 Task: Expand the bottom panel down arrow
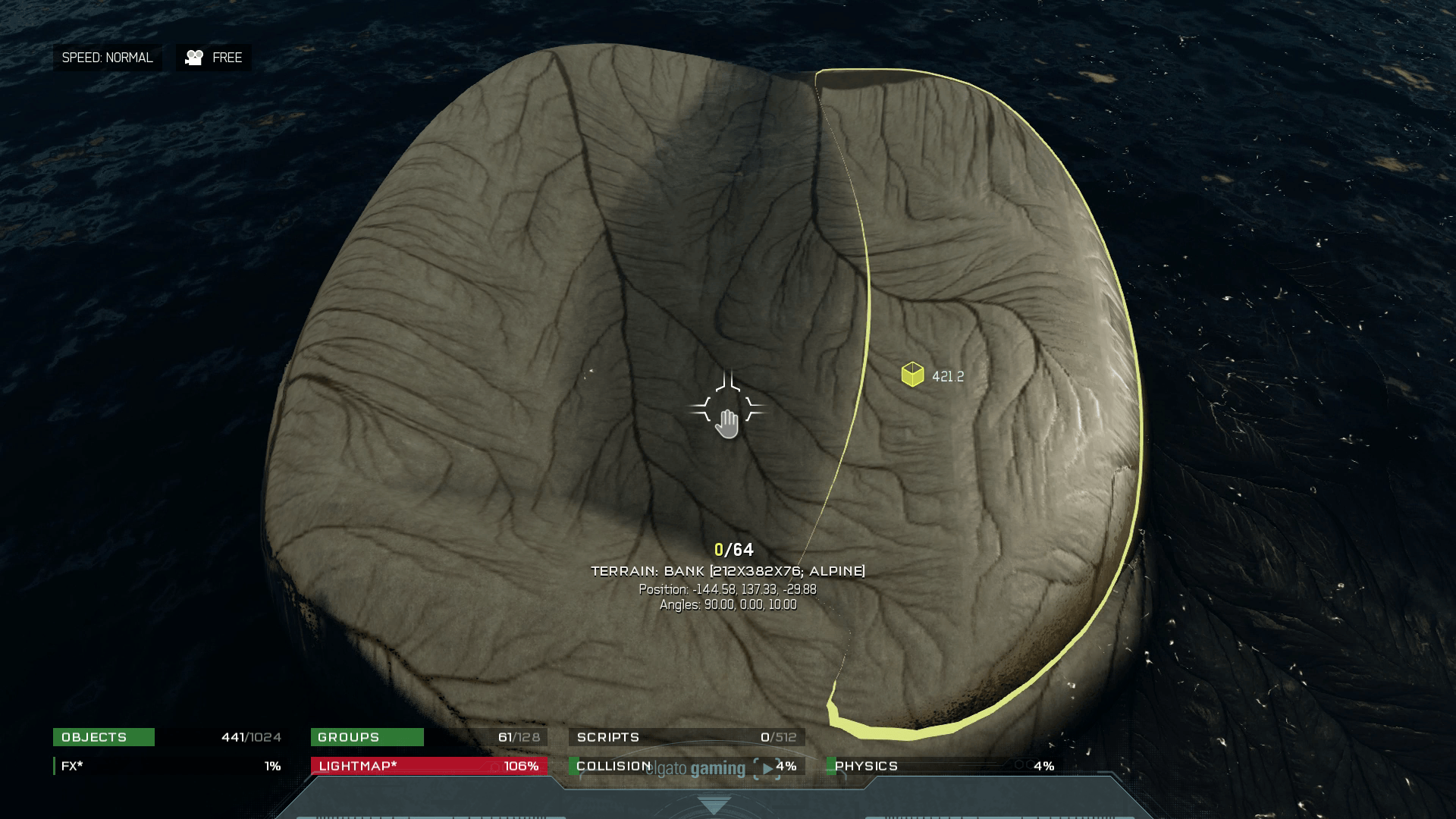713,805
